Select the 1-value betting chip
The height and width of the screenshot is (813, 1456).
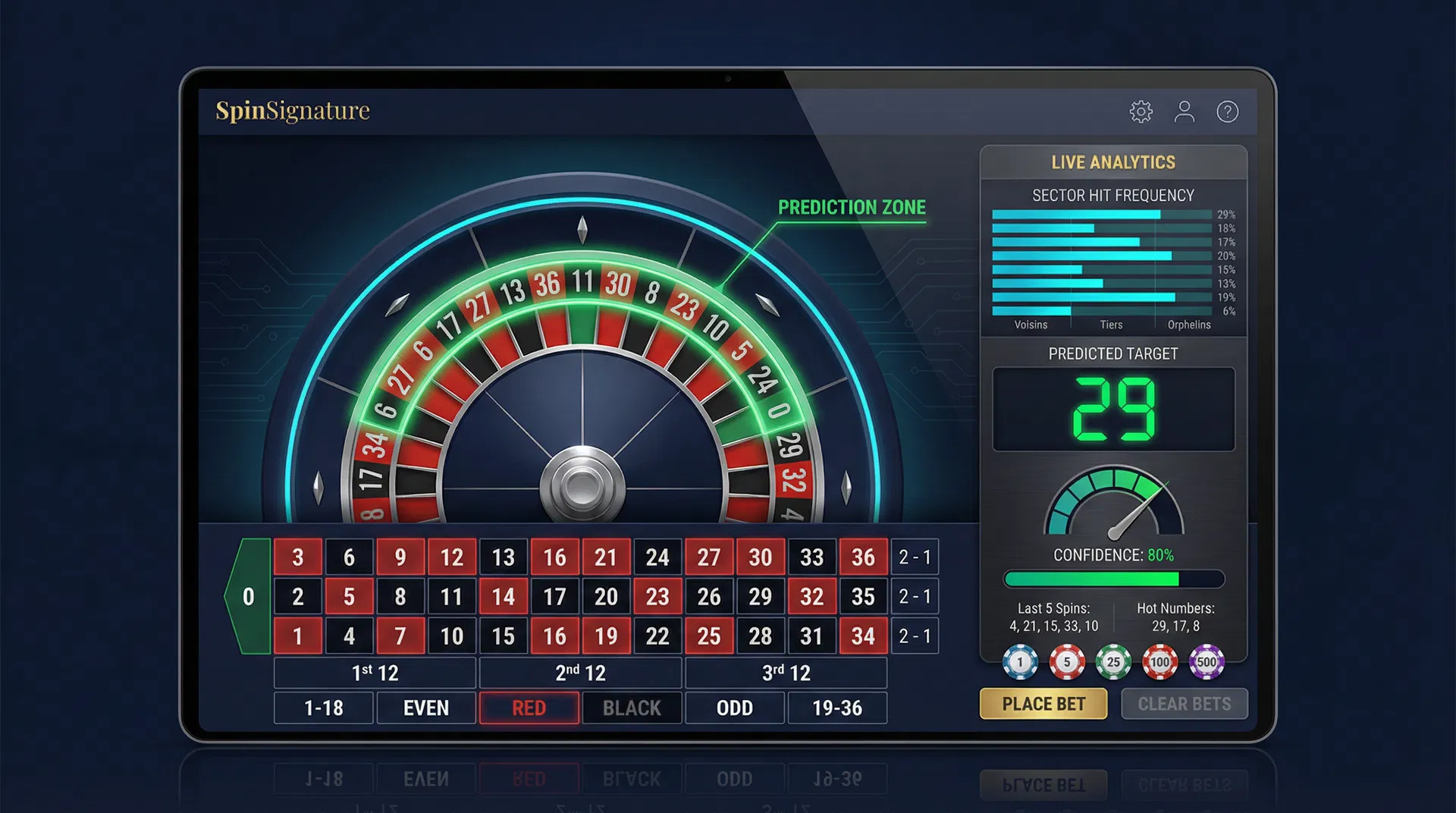pos(1020,661)
